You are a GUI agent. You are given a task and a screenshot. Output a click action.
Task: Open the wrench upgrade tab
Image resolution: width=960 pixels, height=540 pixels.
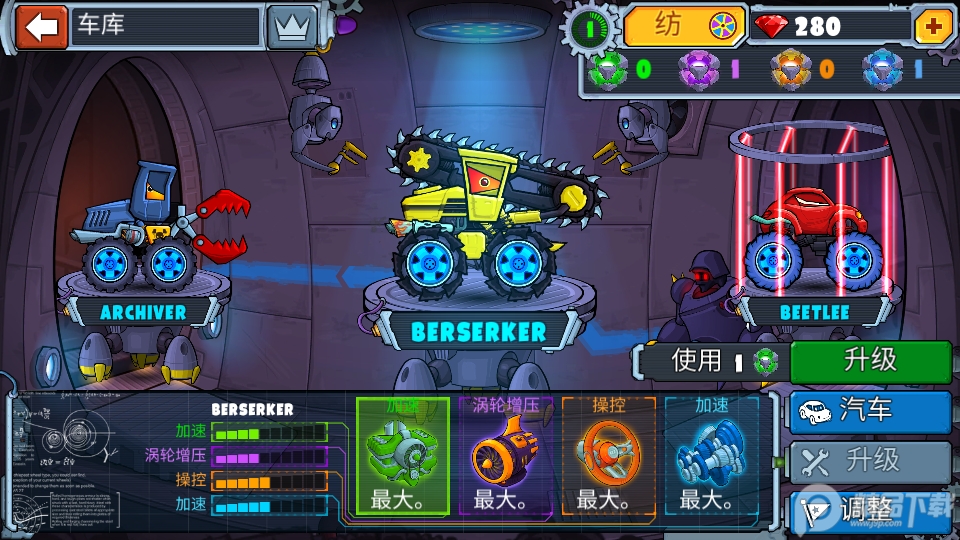coord(870,461)
